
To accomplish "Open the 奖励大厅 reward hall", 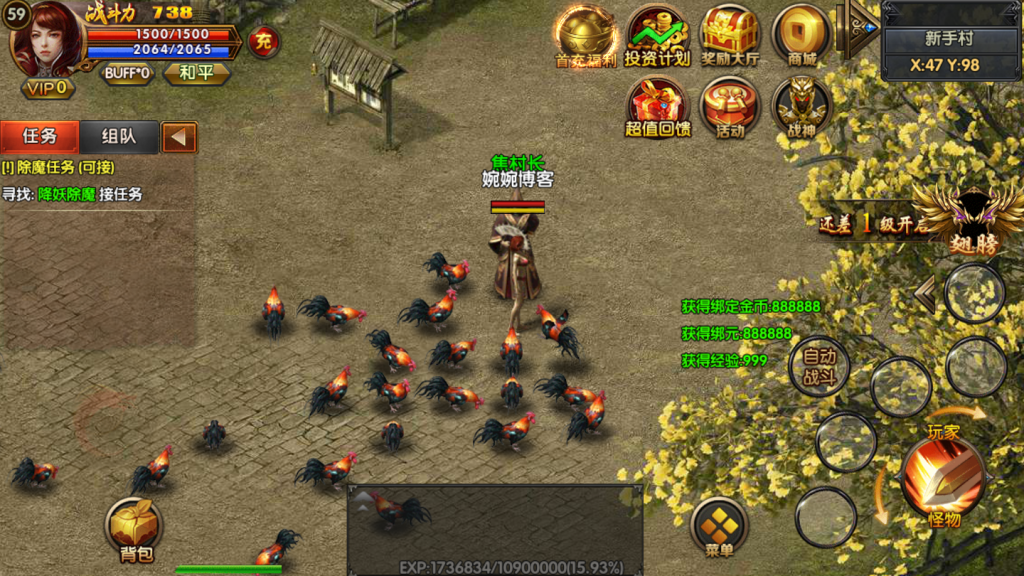I will click(729, 38).
